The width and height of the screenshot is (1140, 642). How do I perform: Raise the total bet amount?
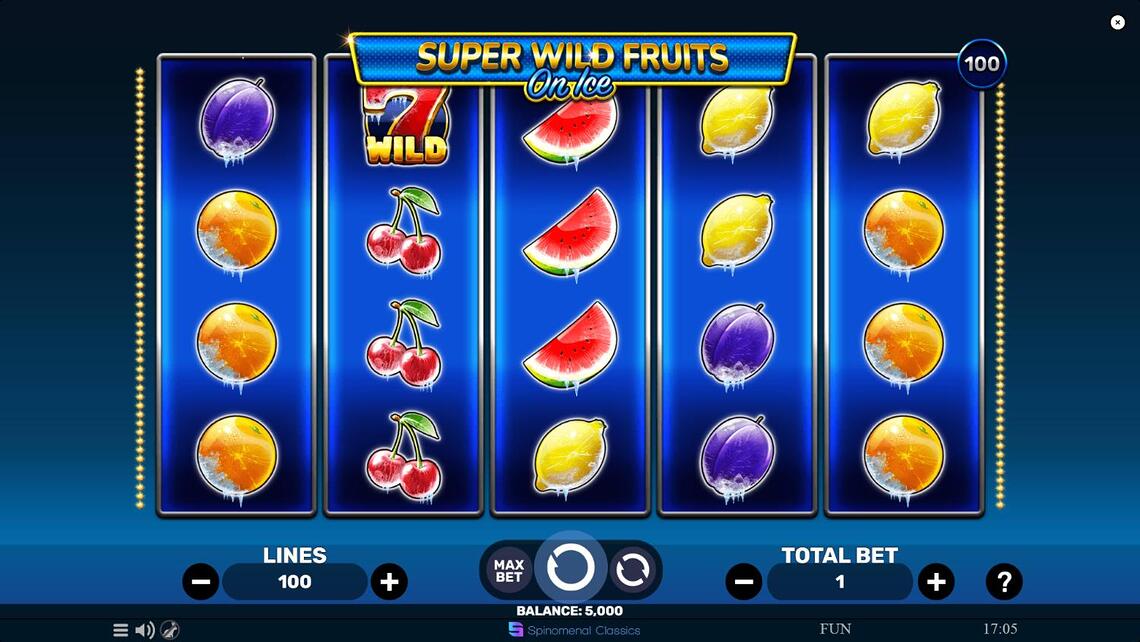(935, 581)
